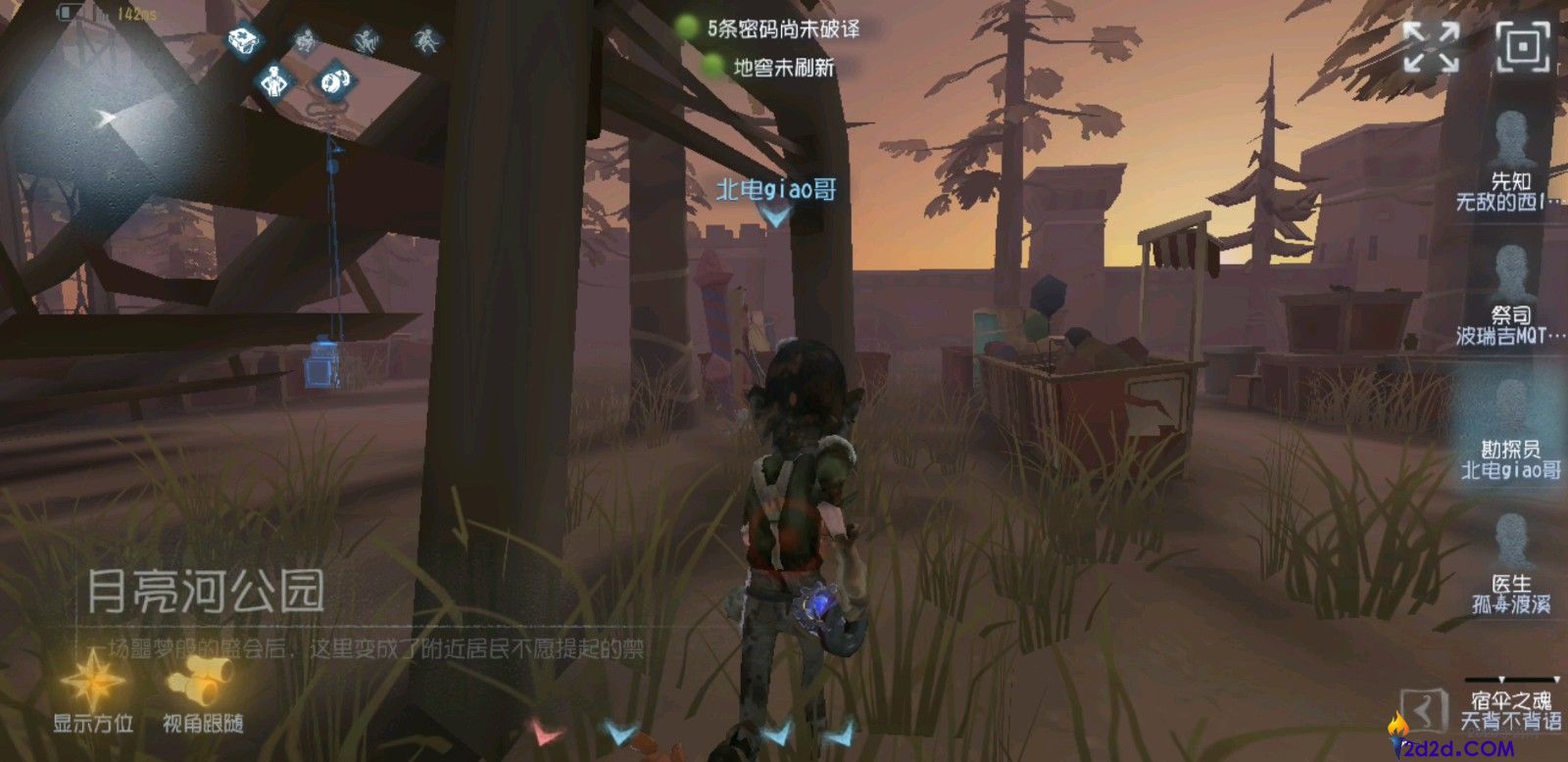Click the right arrow beside 宿伞之魂
The height and width of the screenshot is (762, 1568).
coord(1555,680)
